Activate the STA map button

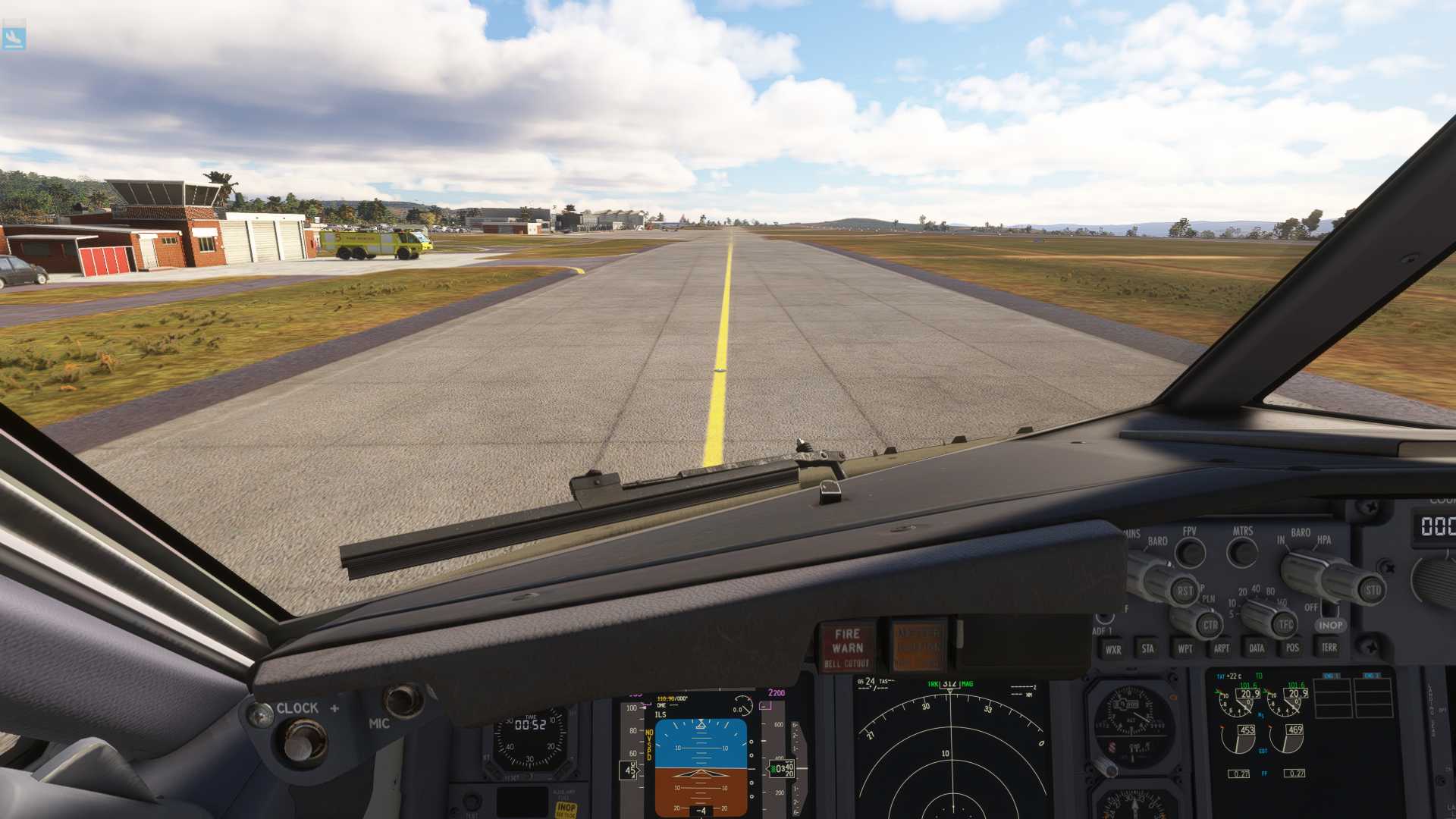pos(1147,648)
